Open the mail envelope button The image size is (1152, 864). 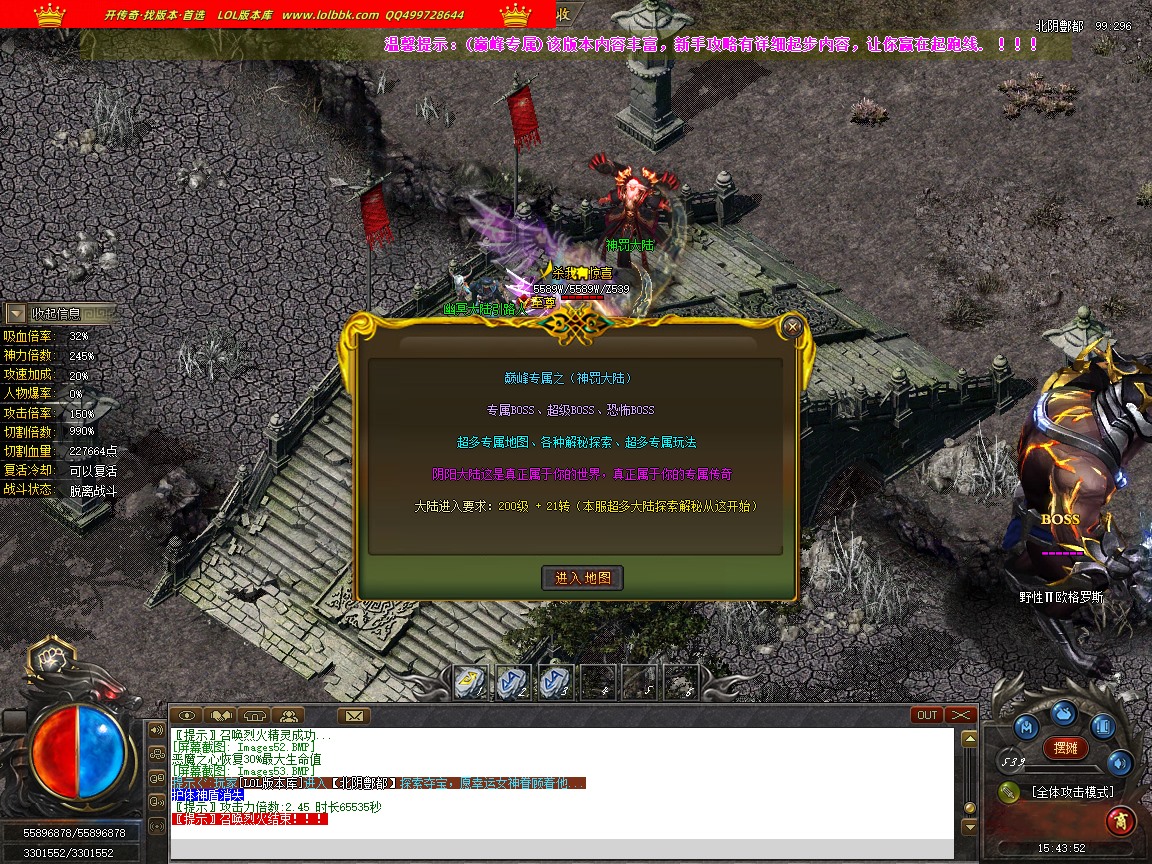click(354, 715)
